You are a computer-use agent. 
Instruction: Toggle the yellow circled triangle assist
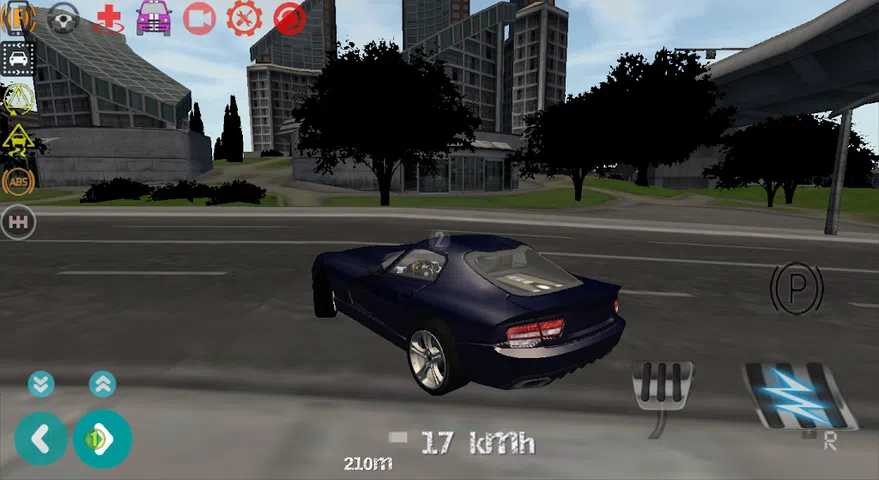click(18, 98)
